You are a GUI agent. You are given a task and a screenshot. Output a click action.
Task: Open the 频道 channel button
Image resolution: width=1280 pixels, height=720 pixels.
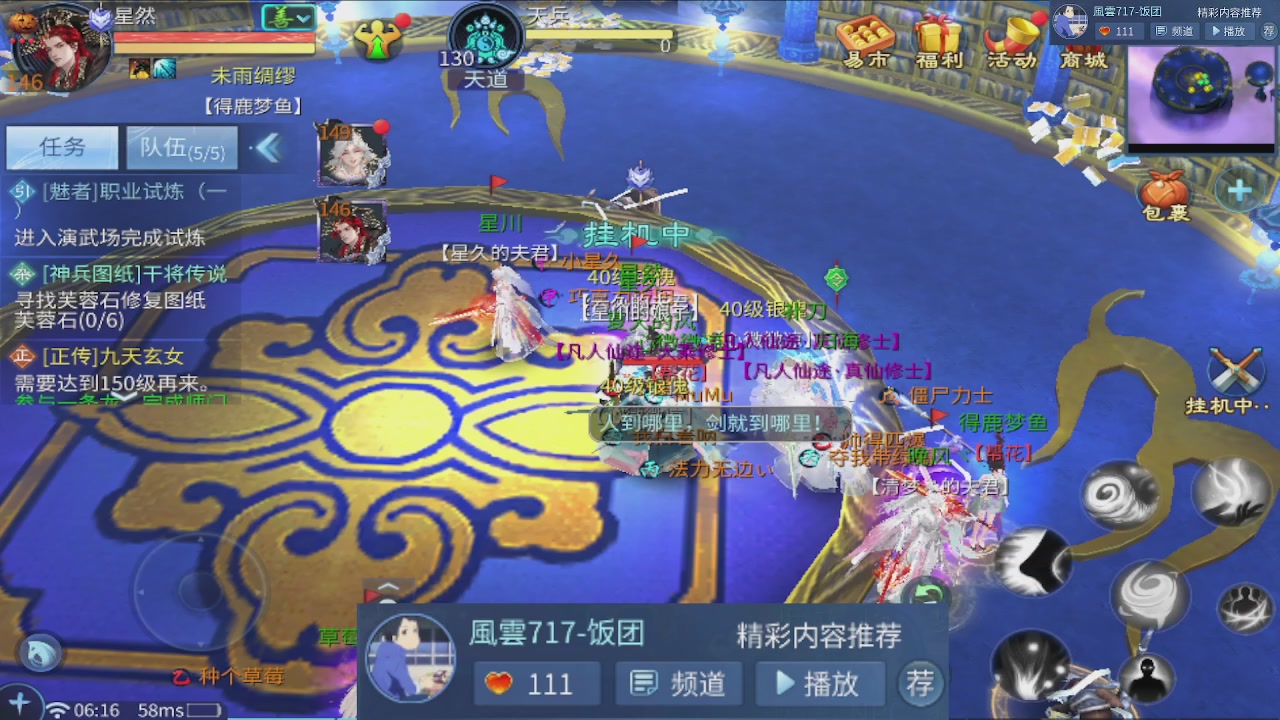(678, 682)
